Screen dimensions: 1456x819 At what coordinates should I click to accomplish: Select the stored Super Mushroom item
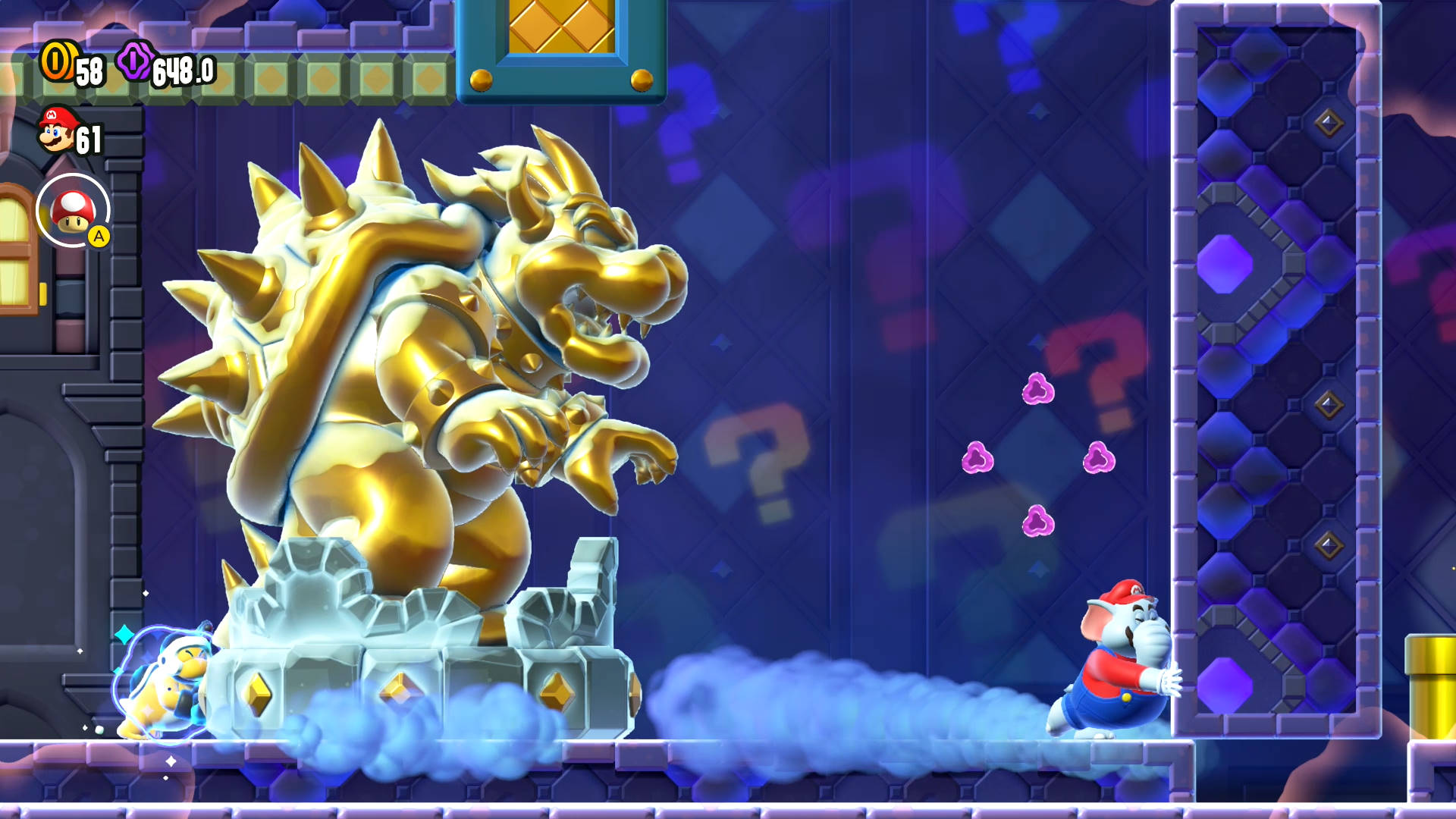tap(73, 210)
